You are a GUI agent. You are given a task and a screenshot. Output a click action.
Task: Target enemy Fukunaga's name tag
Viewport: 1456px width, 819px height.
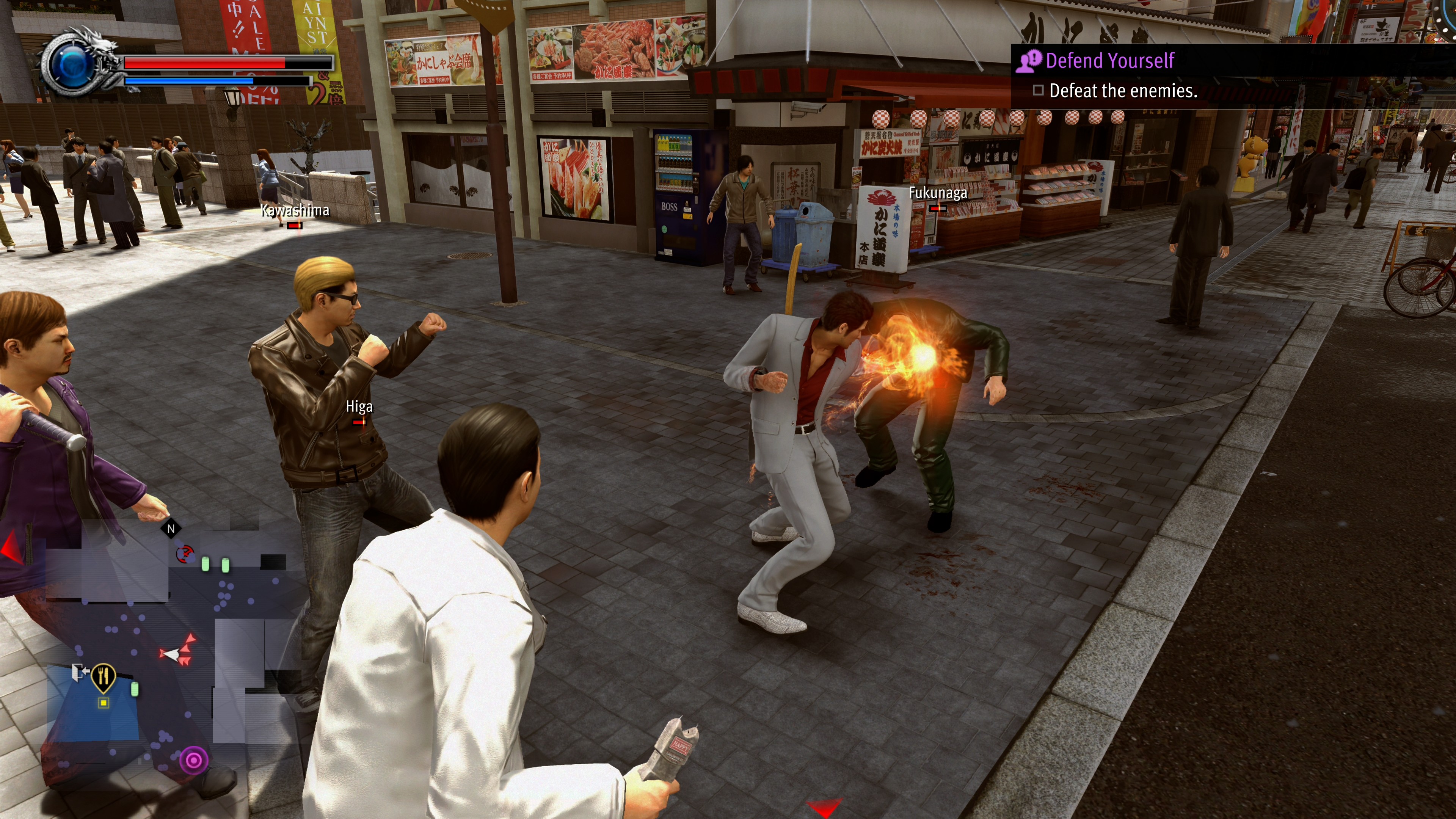pos(938,193)
